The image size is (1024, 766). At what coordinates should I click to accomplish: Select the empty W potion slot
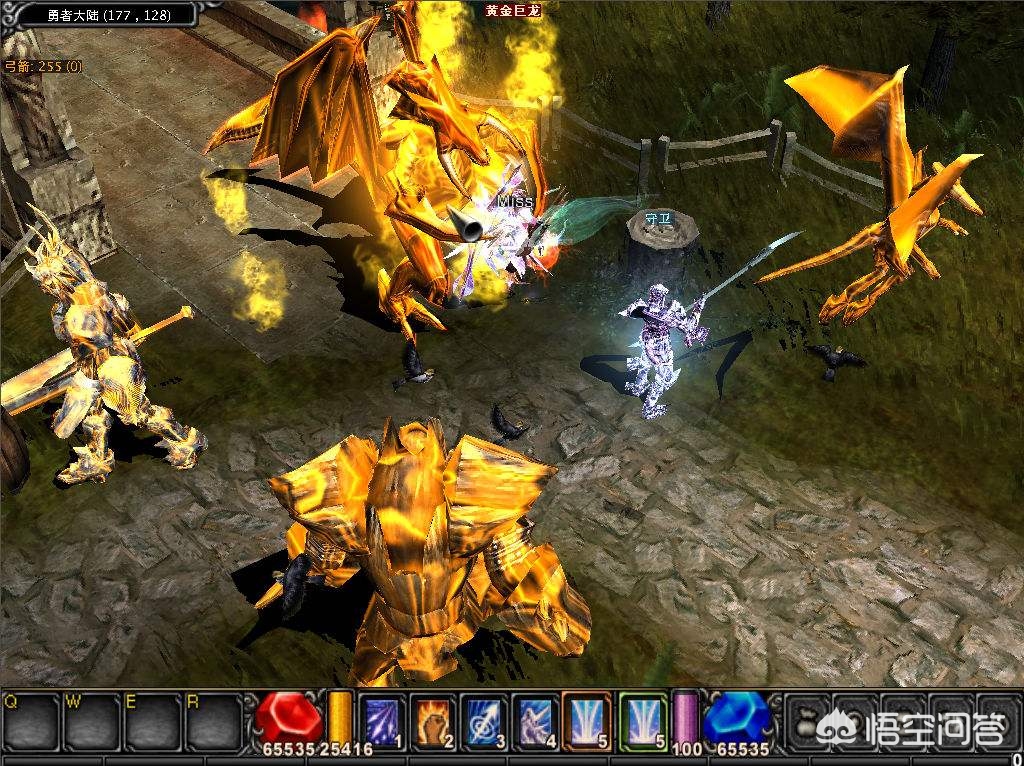coord(90,721)
